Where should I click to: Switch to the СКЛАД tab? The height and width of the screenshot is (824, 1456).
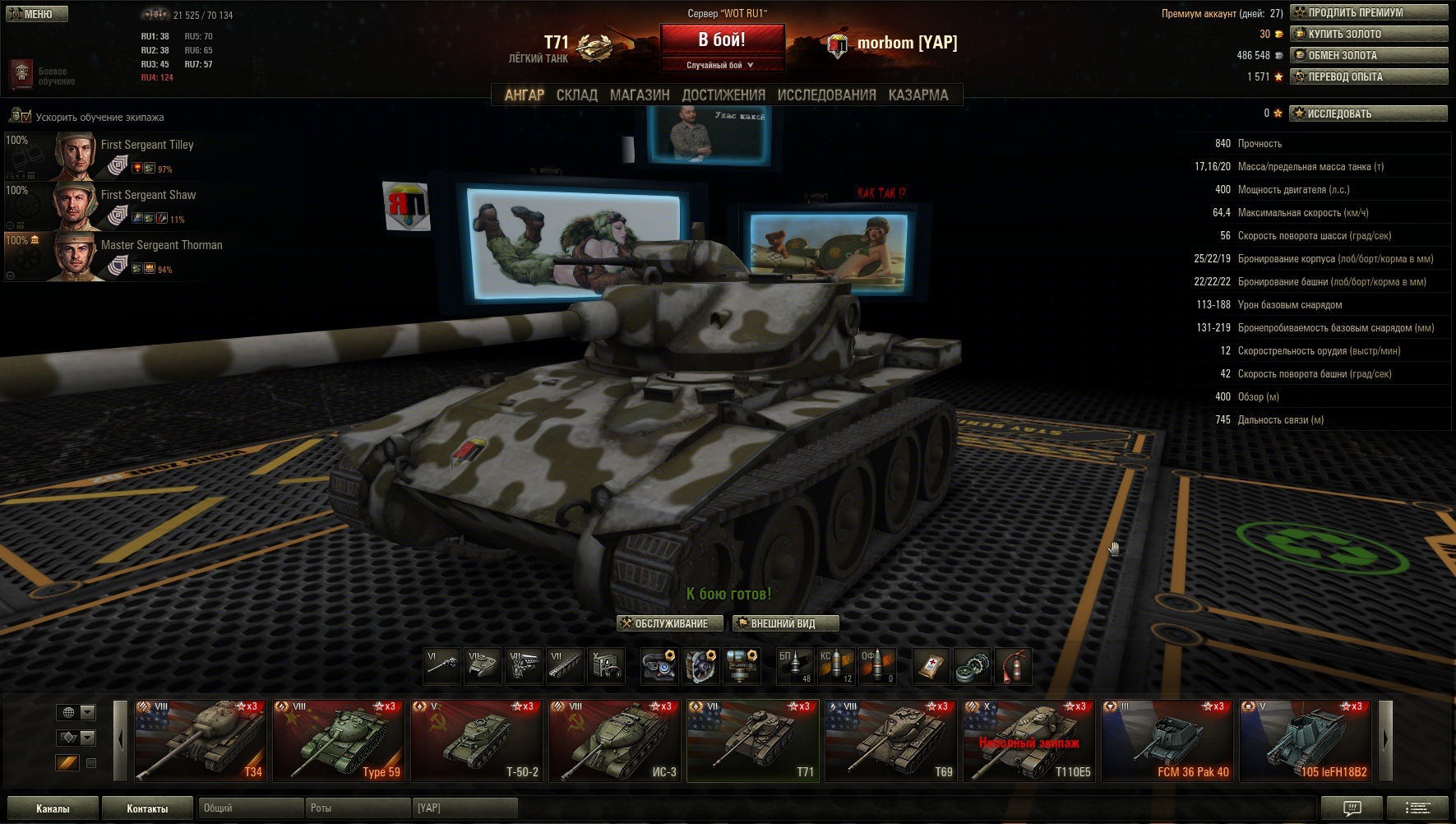[576, 95]
